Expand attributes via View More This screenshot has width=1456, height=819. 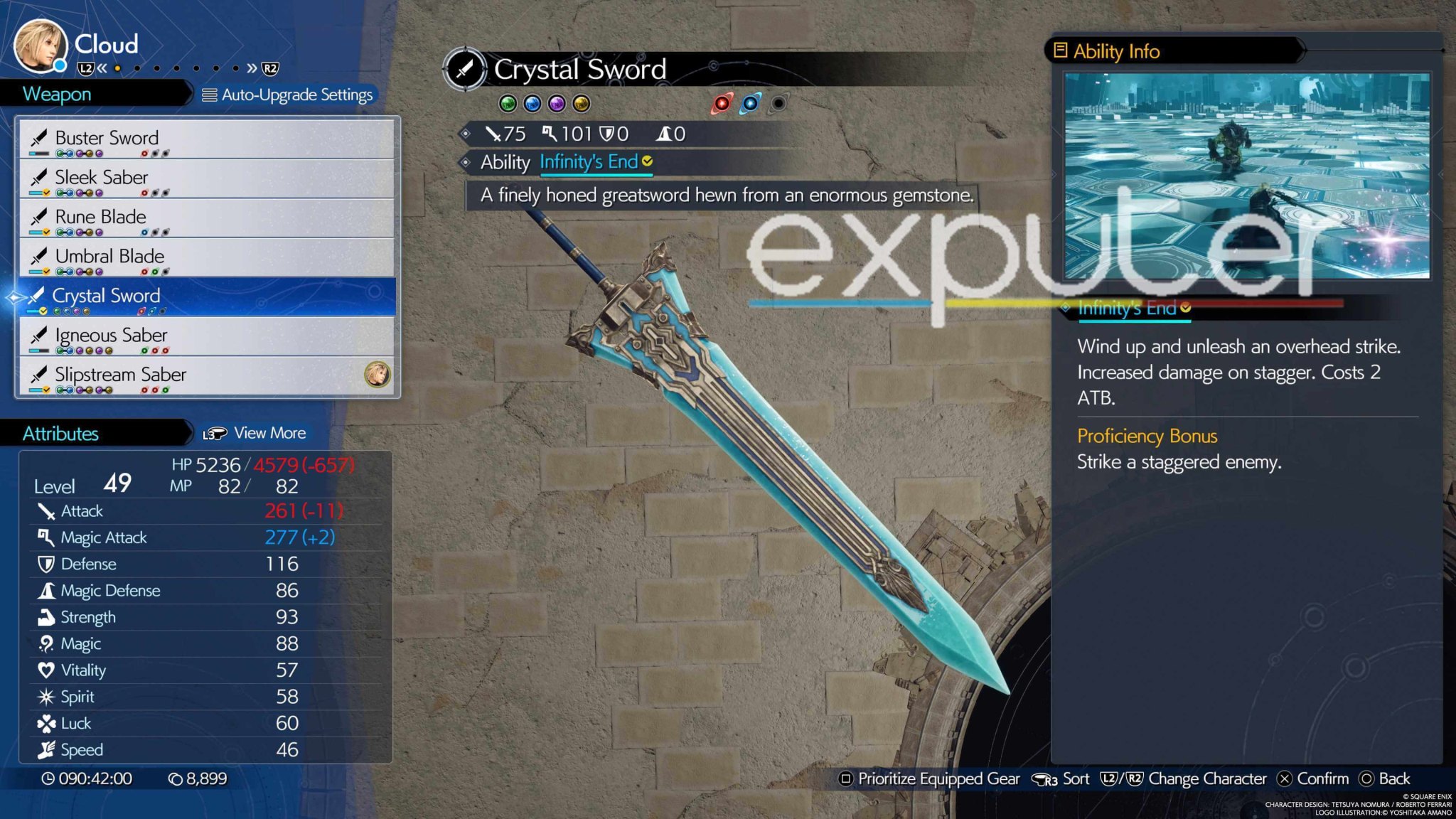[x=270, y=432]
